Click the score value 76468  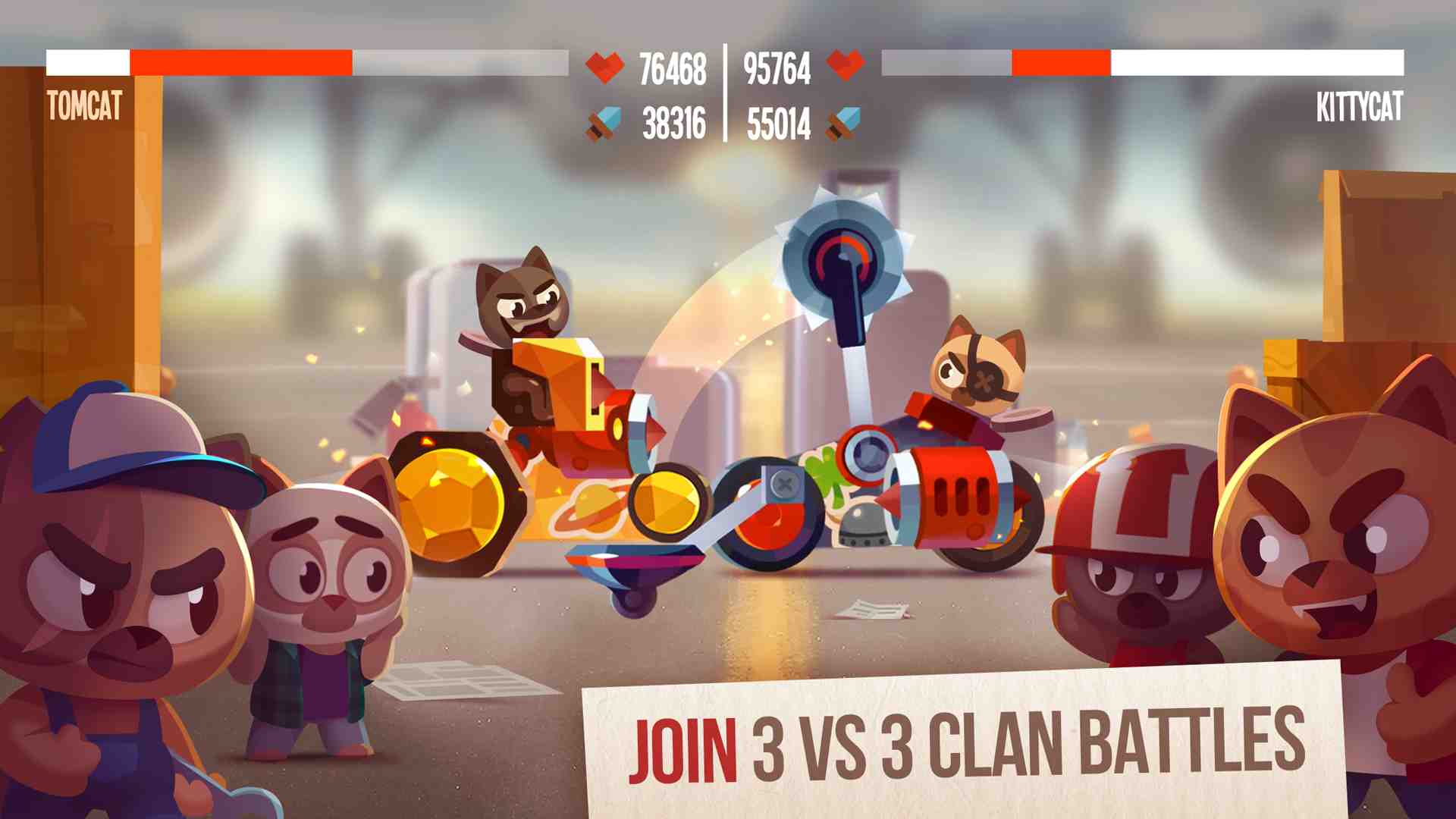point(671,67)
